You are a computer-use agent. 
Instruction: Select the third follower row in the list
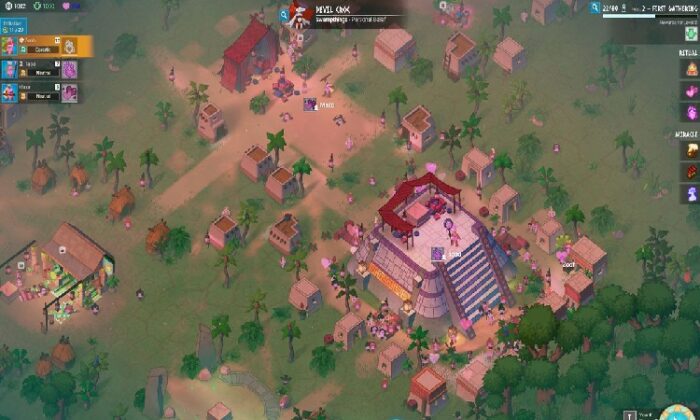40,93
